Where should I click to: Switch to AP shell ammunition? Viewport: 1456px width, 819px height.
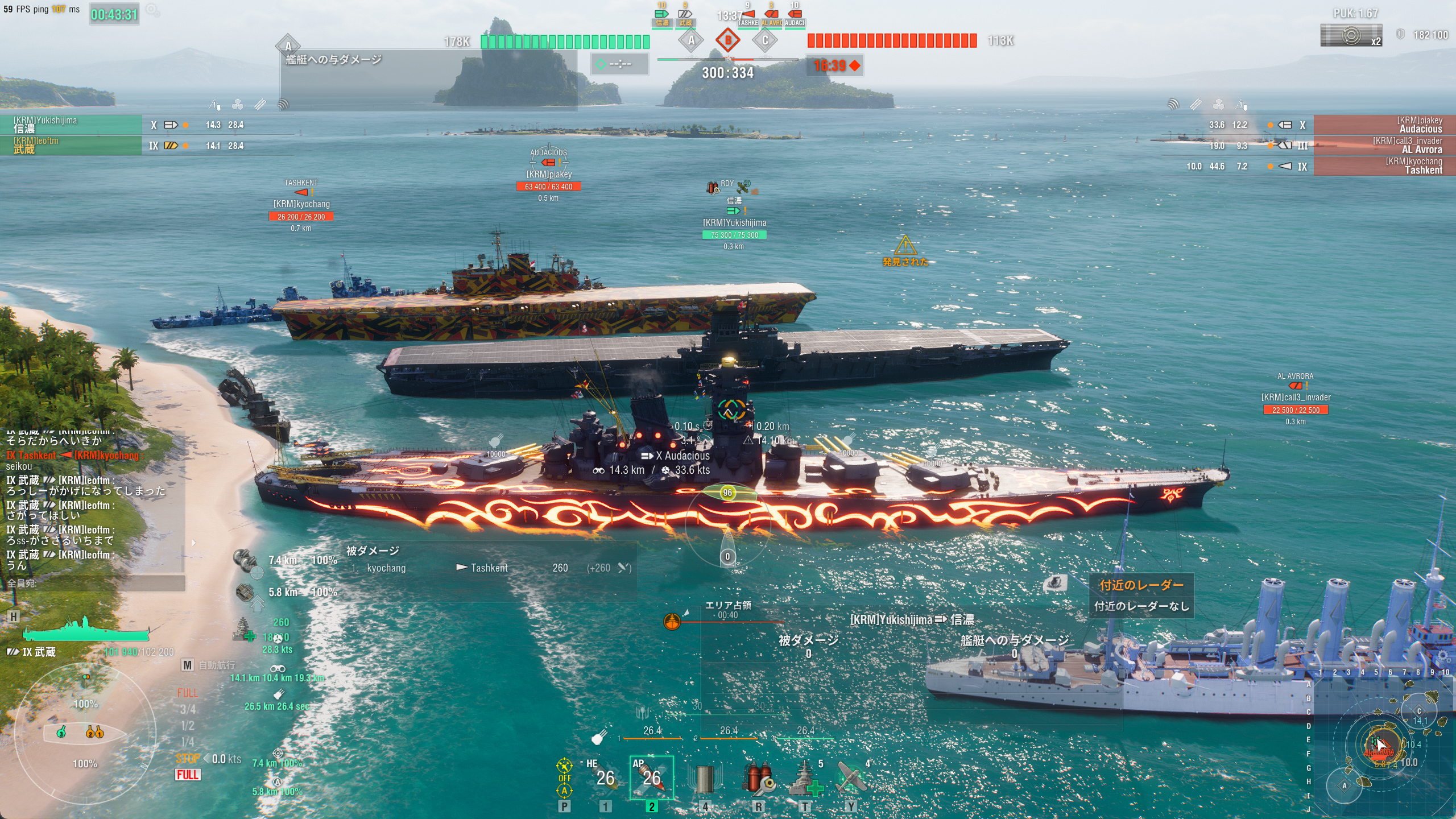[651, 777]
